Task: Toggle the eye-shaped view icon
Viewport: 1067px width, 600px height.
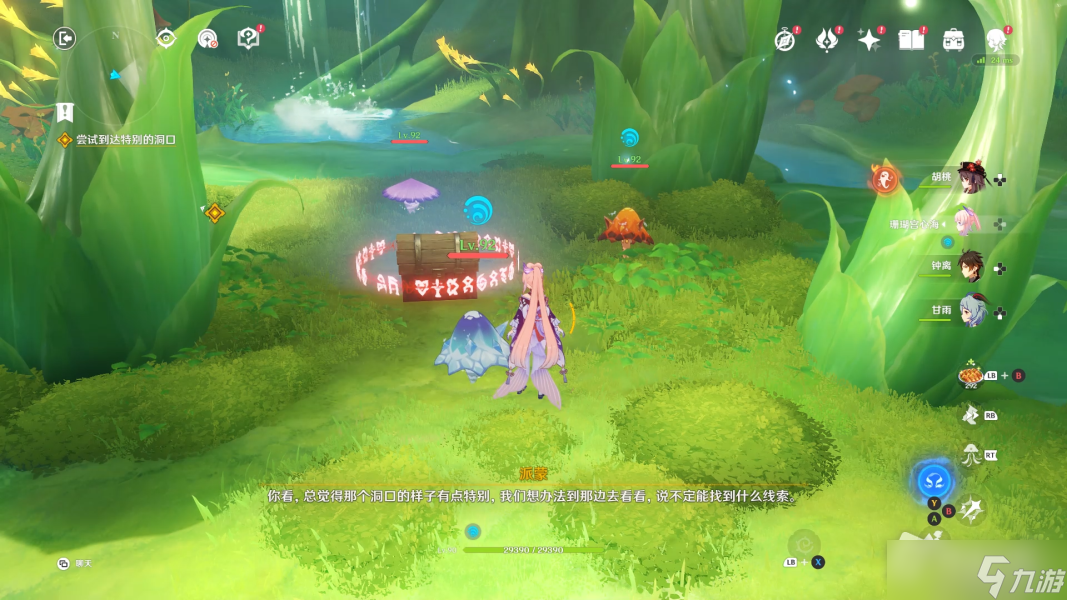Action: tap(166, 38)
